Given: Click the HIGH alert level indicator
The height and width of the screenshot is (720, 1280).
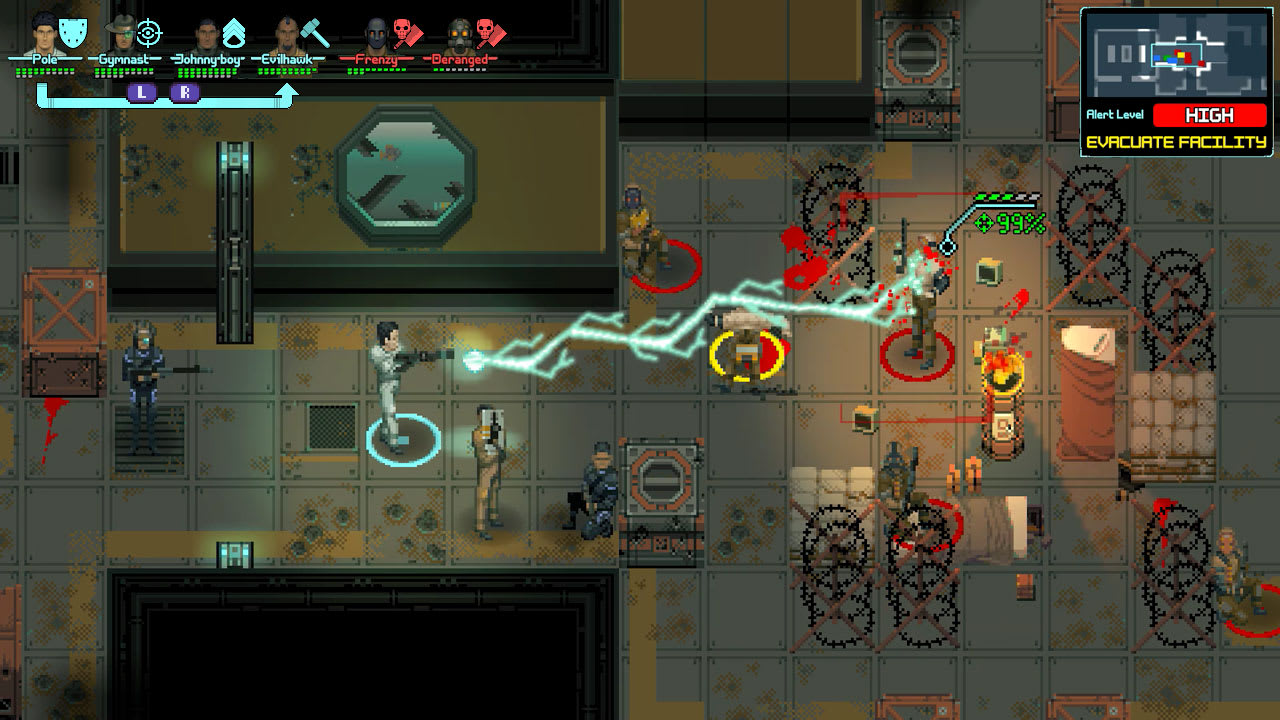Looking at the screenshot, I should click(1211, 116).
